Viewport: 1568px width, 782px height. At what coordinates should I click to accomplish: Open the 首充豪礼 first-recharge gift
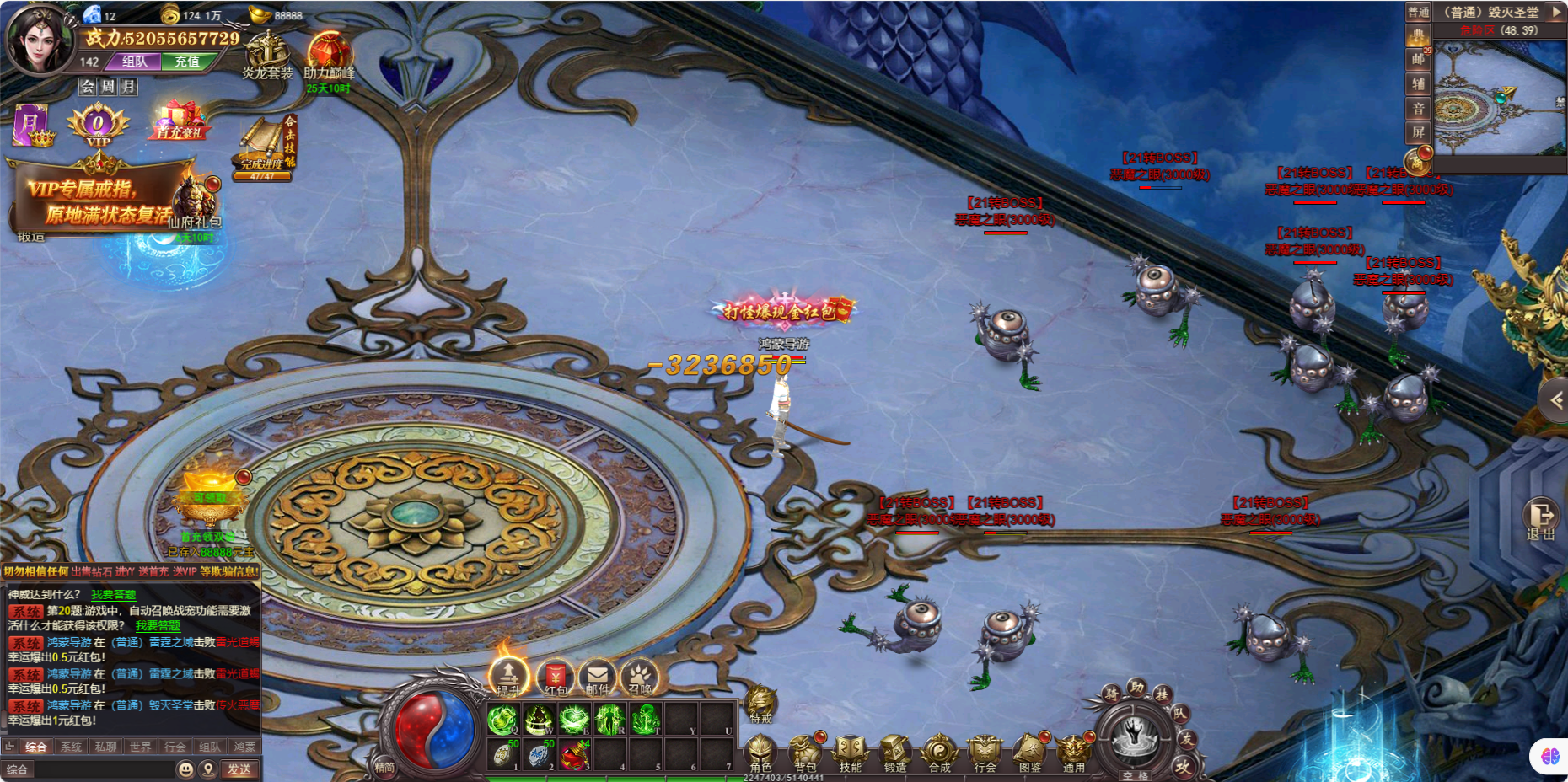[x=180, y=121]
